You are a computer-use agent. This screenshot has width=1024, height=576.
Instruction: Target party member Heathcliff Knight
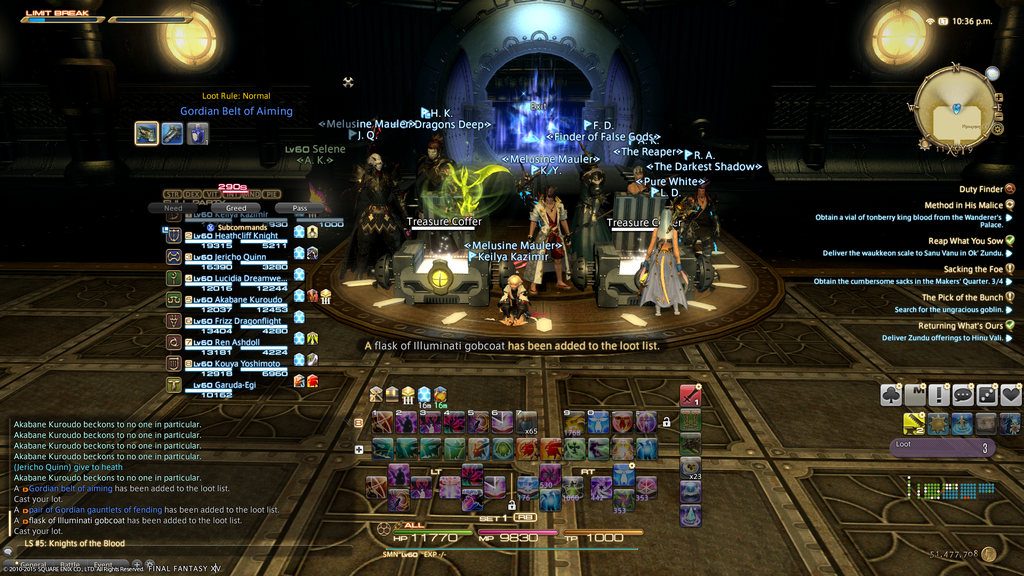click(238, 236)
